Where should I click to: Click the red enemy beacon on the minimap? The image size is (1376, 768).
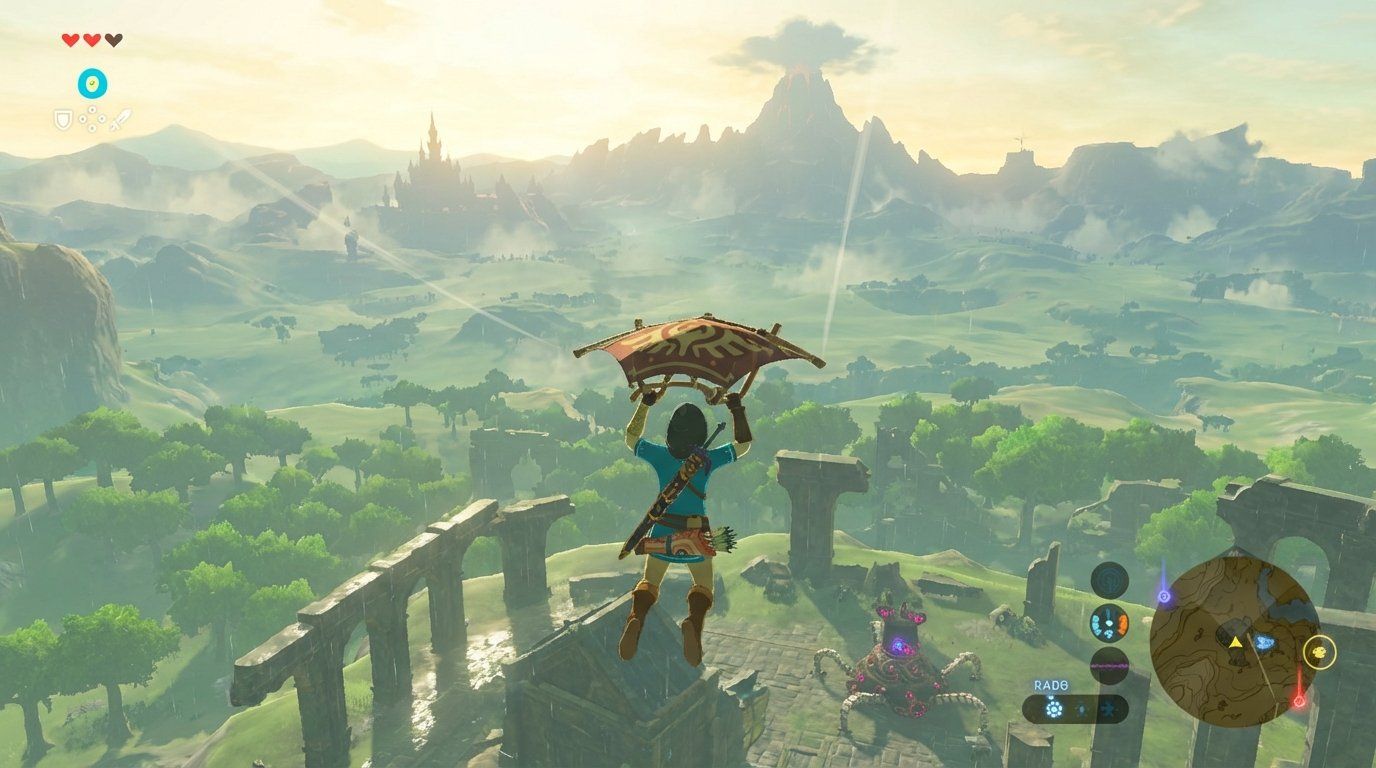pos(1300,700)
